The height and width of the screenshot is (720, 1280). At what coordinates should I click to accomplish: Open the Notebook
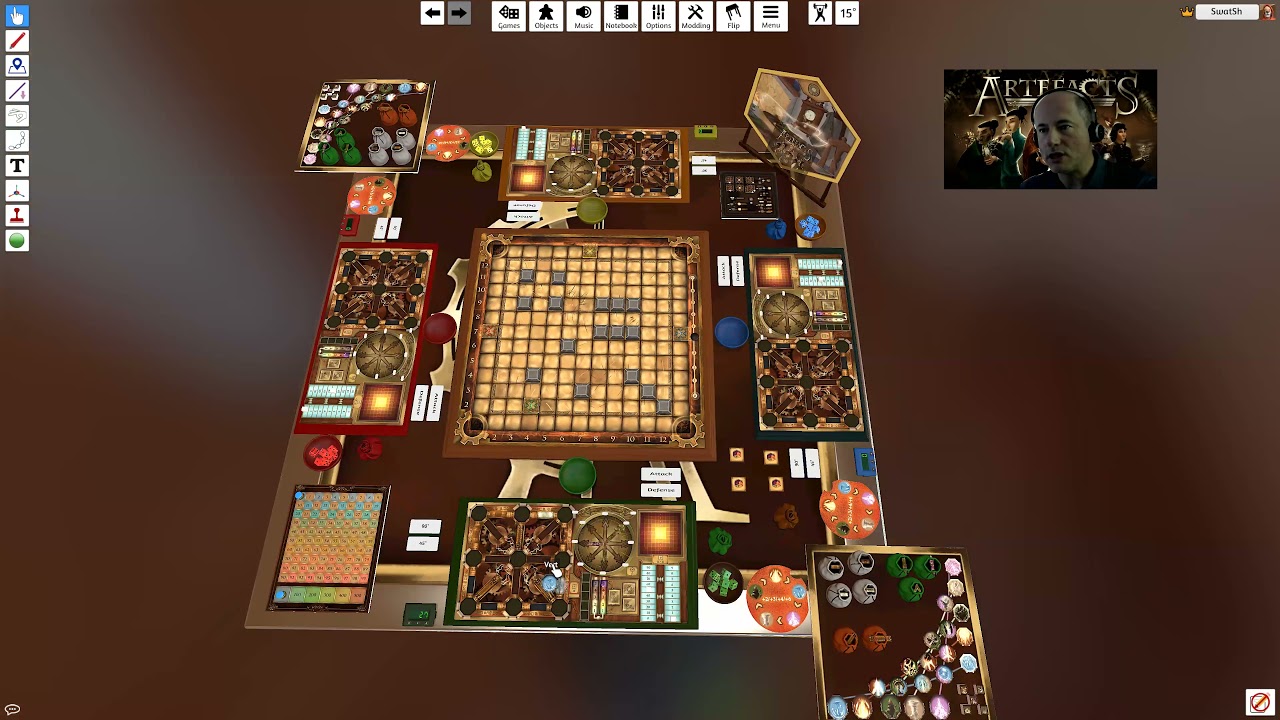pos(621,16)
